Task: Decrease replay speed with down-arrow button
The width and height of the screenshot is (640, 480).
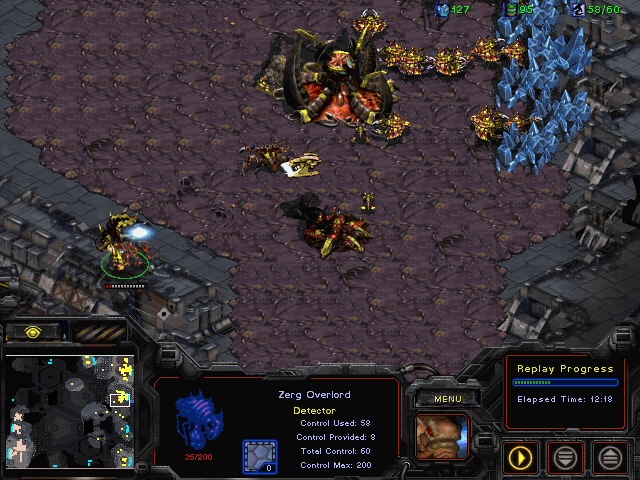Action: [565, 458]
